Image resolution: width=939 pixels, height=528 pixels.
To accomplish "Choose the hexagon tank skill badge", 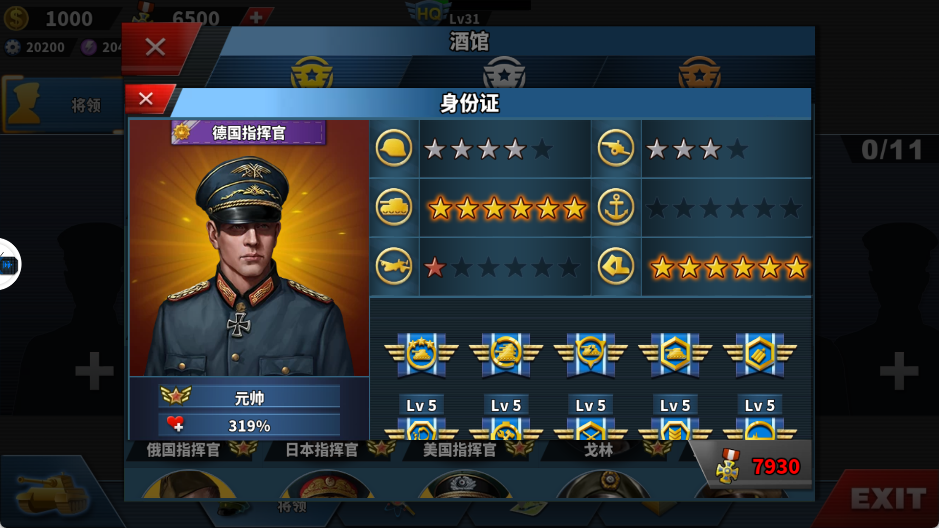I will coord(675,354).
